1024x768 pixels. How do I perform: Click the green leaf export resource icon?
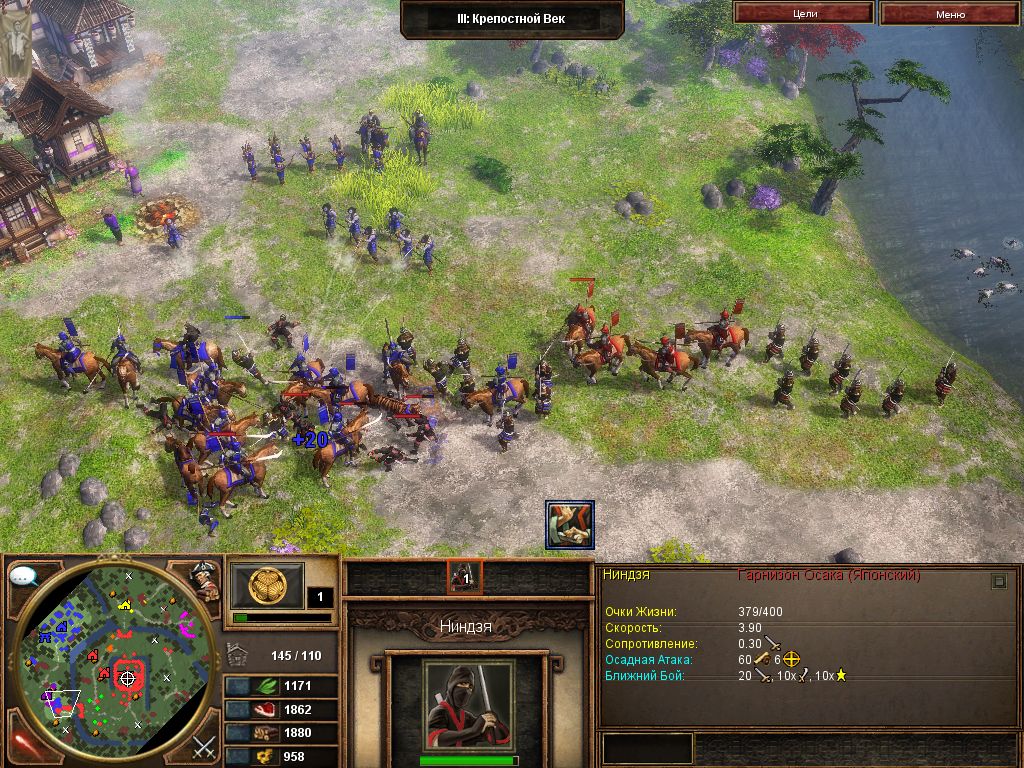coord(266,686)
